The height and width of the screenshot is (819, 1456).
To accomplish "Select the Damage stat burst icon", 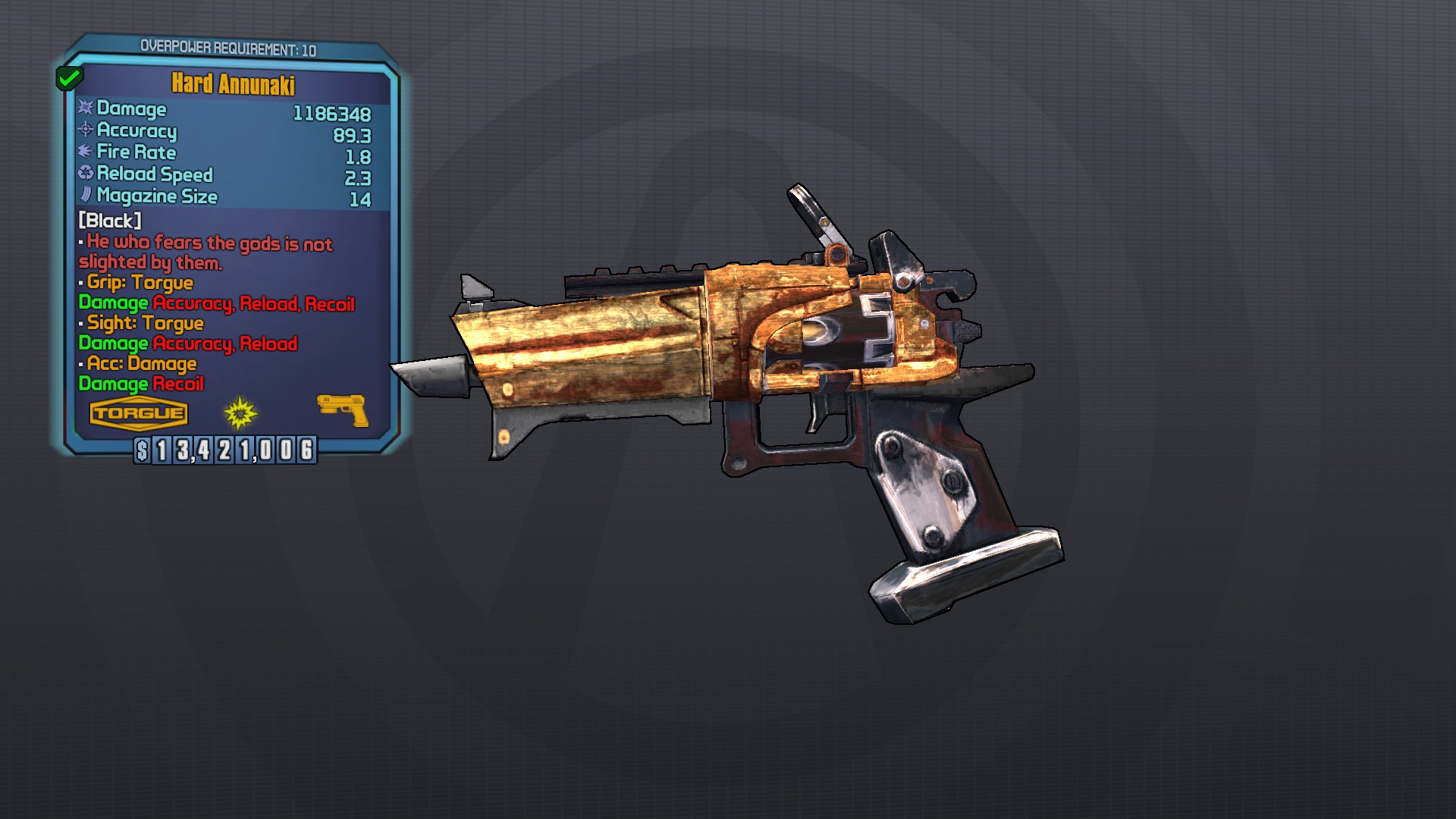I will click(85, 108).
